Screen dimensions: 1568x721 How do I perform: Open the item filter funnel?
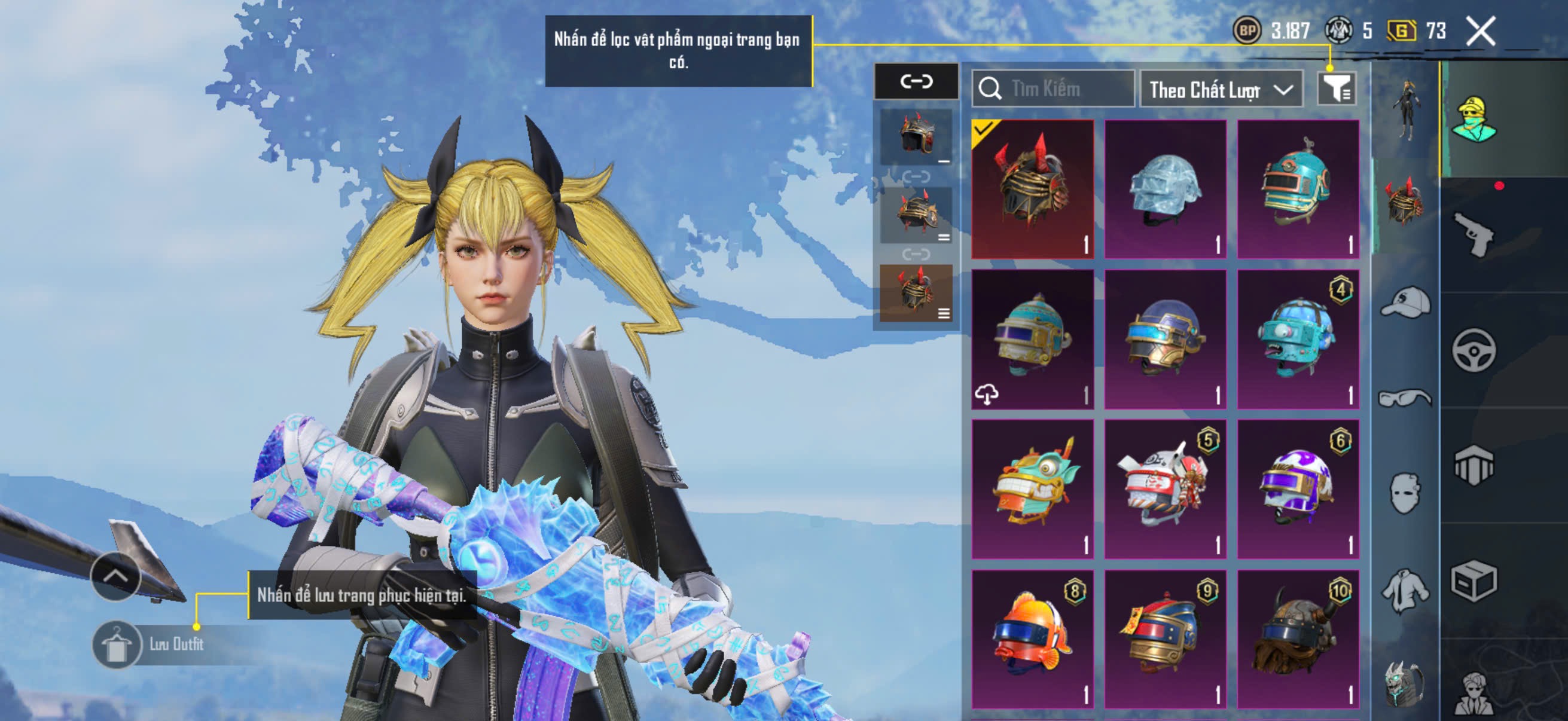(1335, 90)
